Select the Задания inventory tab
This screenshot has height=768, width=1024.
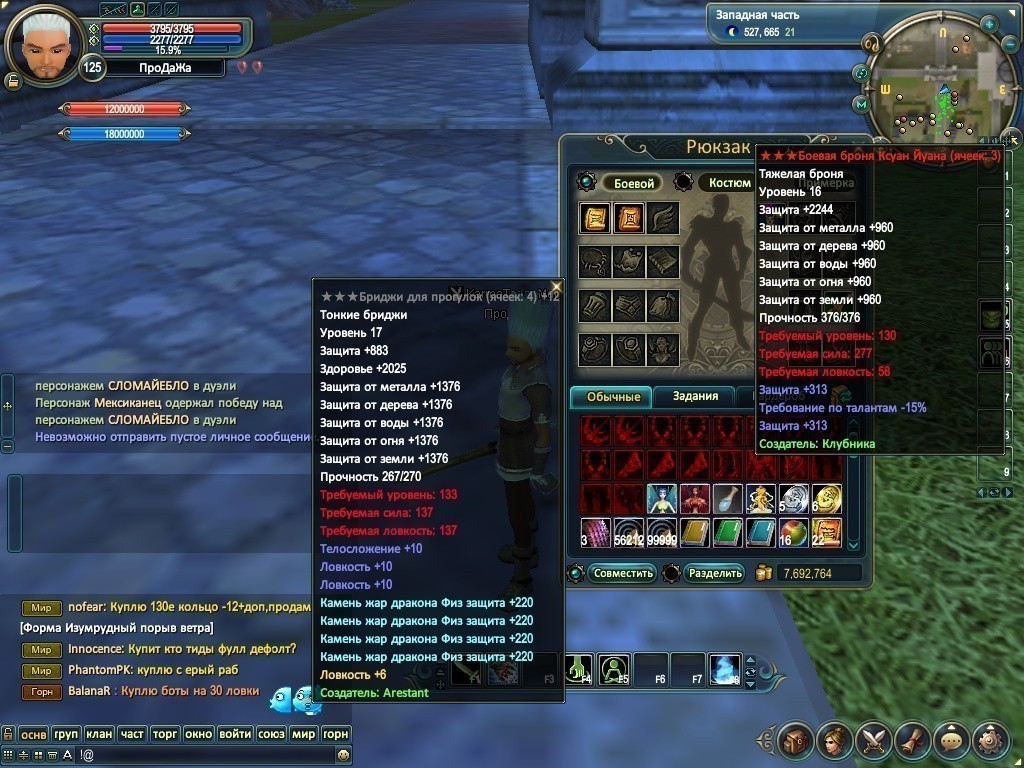click(695, 397)
